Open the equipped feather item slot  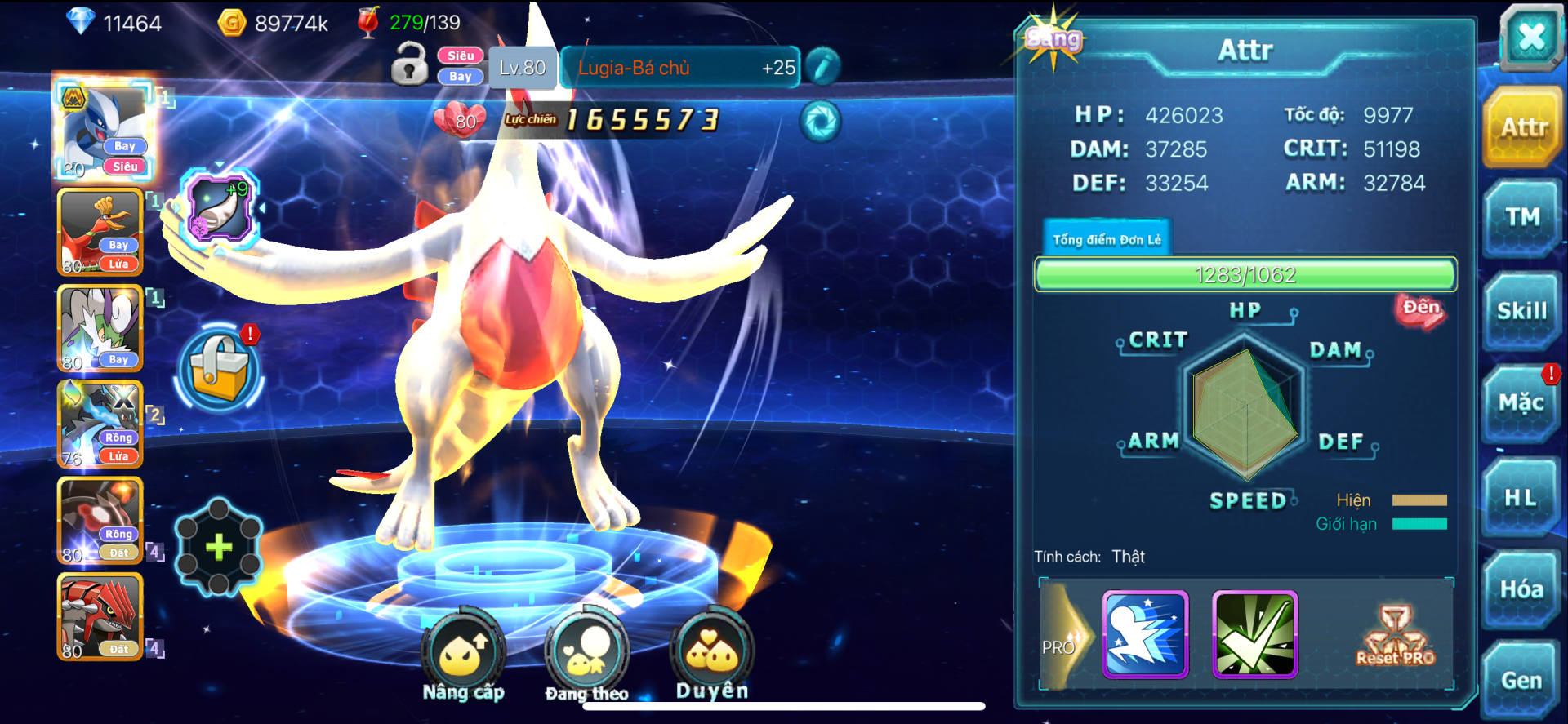(x=218, y=208)
